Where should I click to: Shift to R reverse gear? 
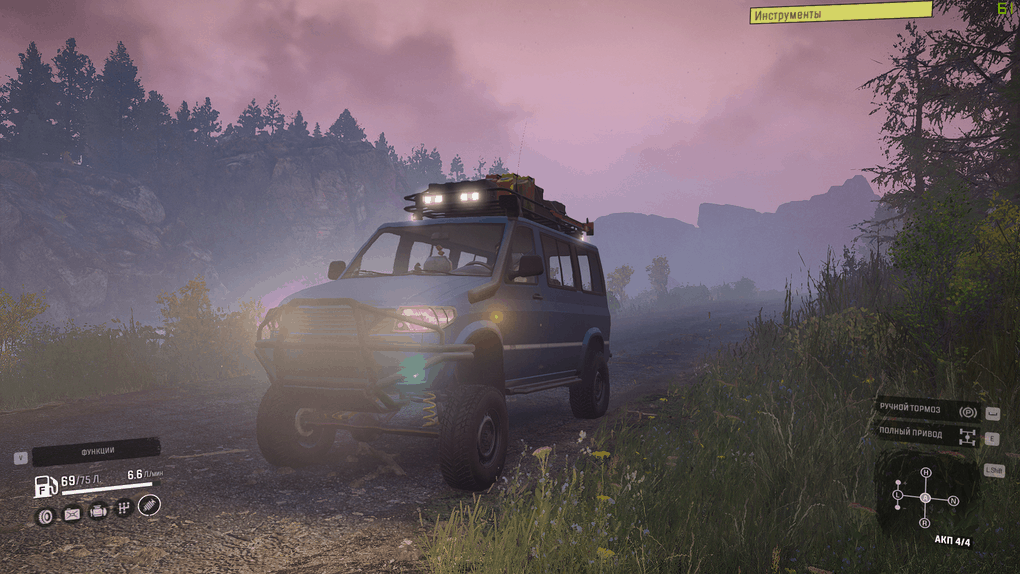coord(924,523)
